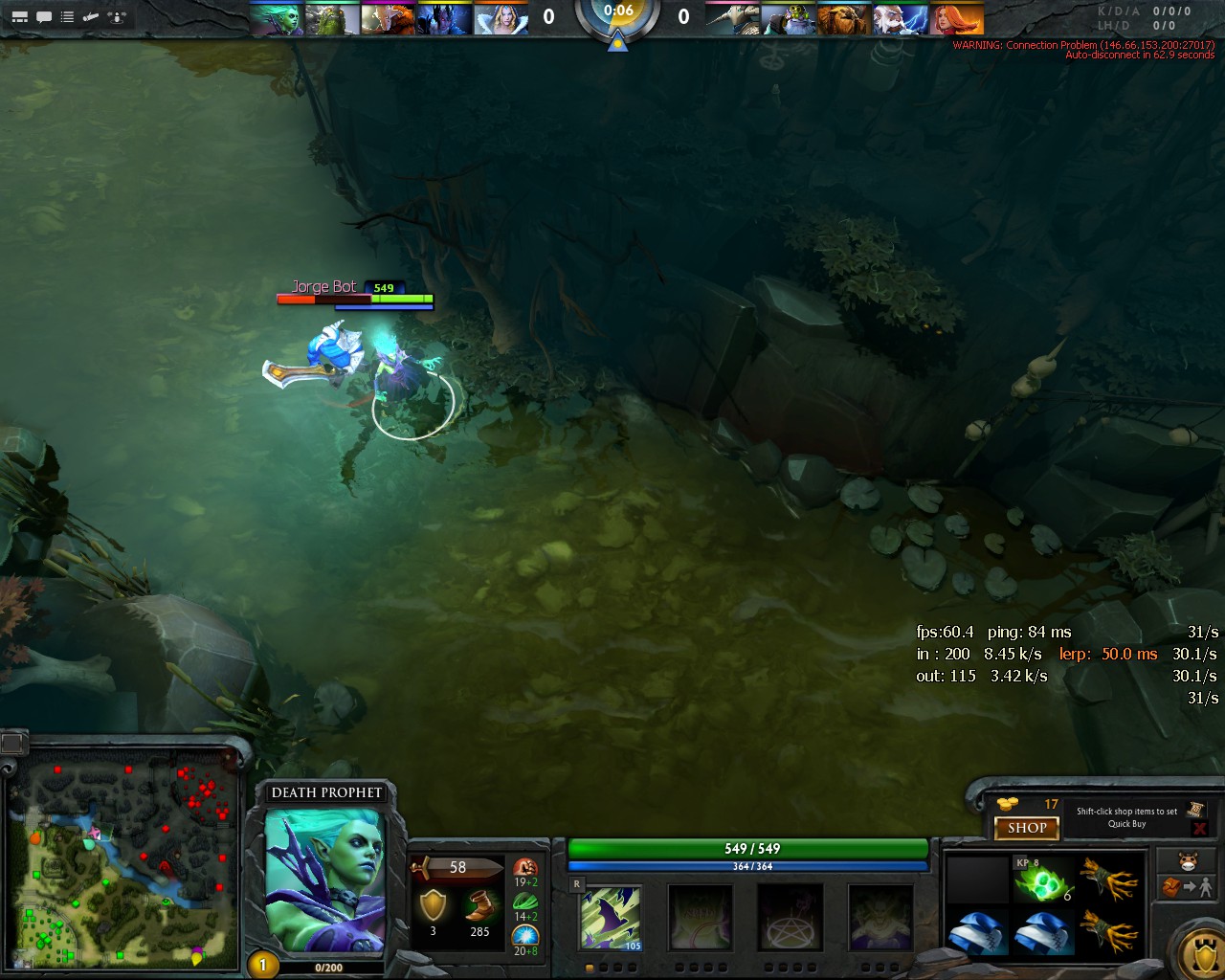The image size is (1225, 980).
Task: Open the chat speech-bubble icon
Action: [x=44, y=16]
